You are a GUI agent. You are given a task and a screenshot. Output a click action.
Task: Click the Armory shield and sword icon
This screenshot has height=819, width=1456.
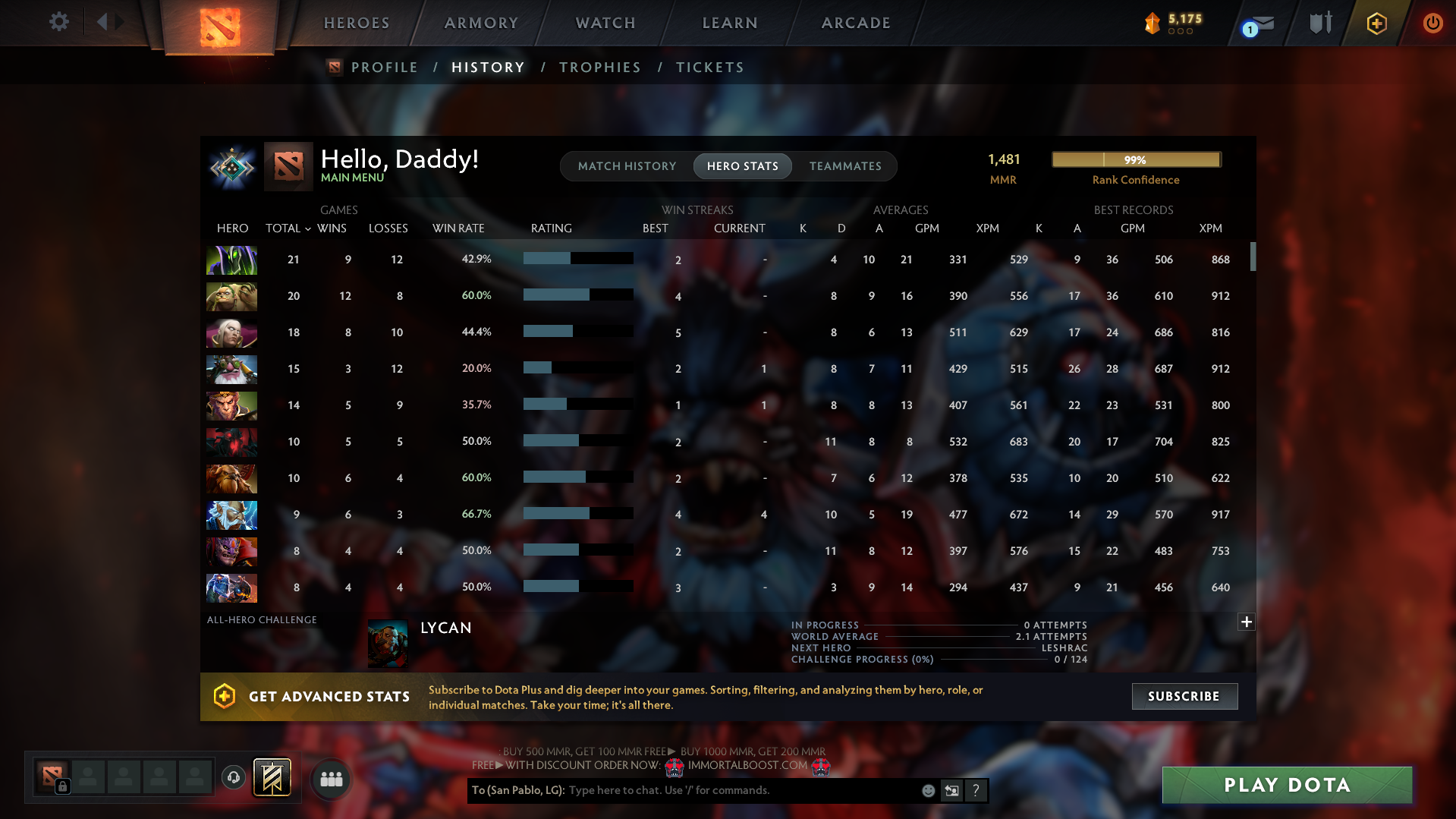(1320, 23)
